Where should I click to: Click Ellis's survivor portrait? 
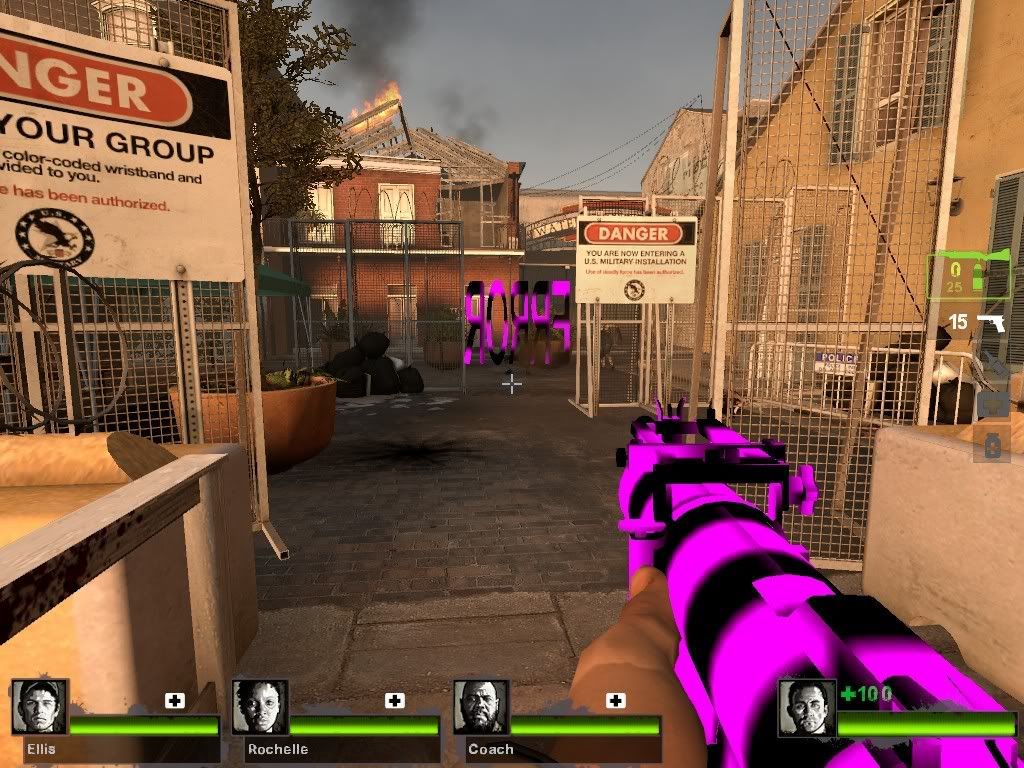click(x=40, y=707)
